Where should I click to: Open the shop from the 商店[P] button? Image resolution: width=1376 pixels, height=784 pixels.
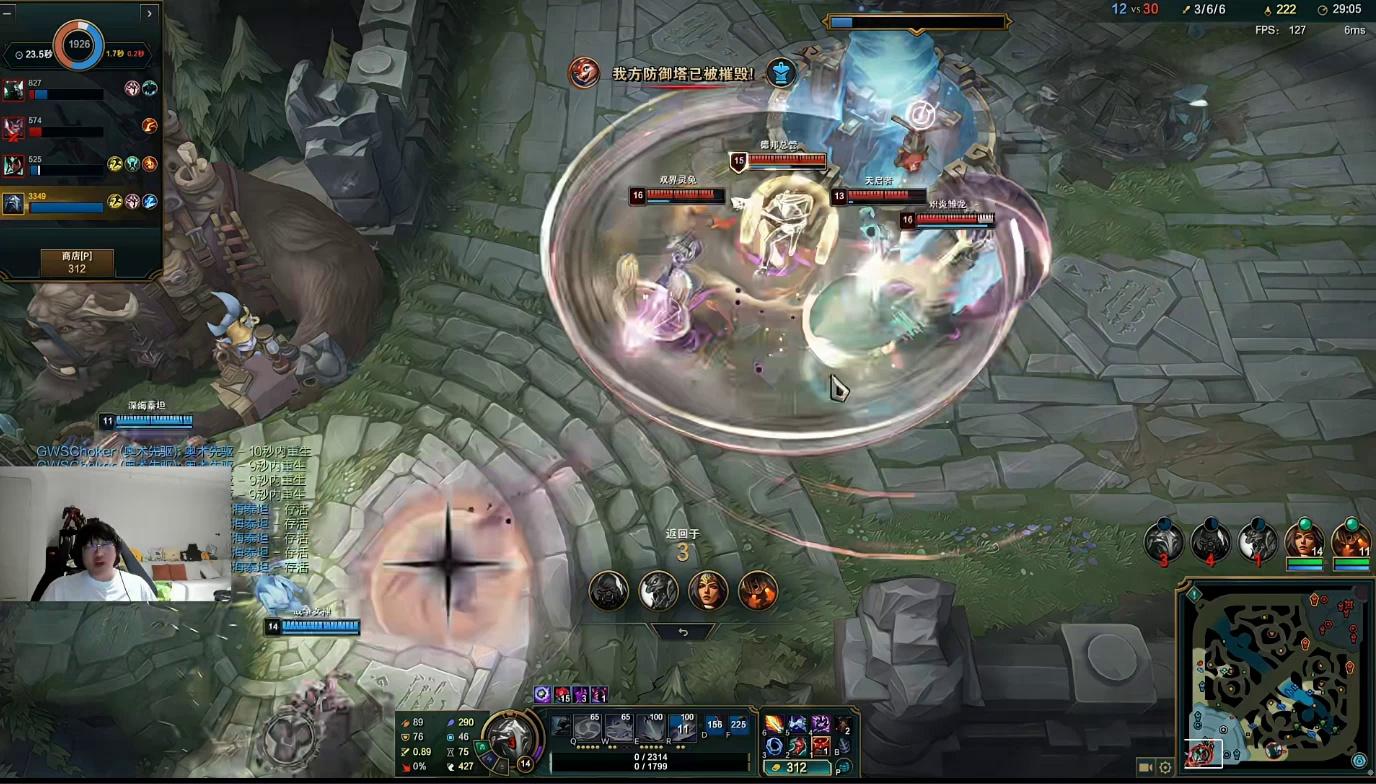[x=77, y=262]
